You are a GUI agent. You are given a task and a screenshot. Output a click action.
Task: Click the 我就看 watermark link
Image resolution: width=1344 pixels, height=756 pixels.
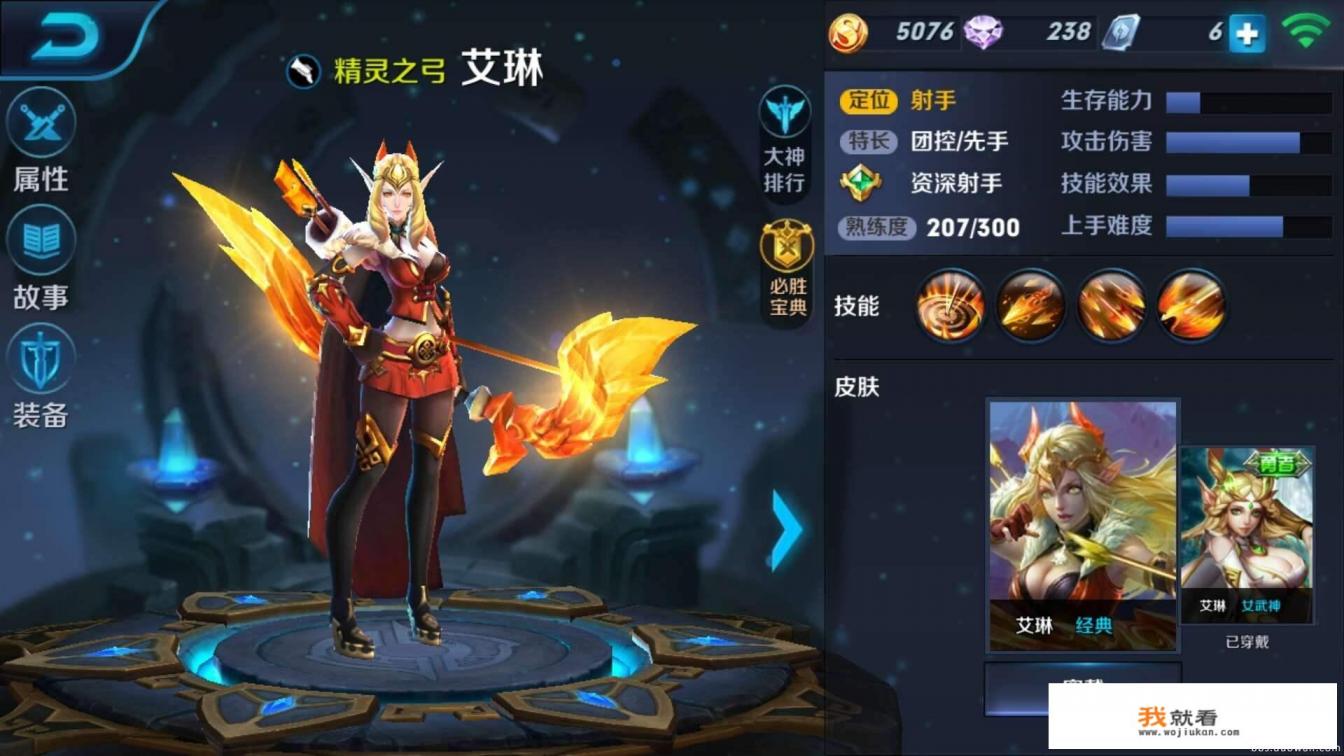(x=1191, y=717)
